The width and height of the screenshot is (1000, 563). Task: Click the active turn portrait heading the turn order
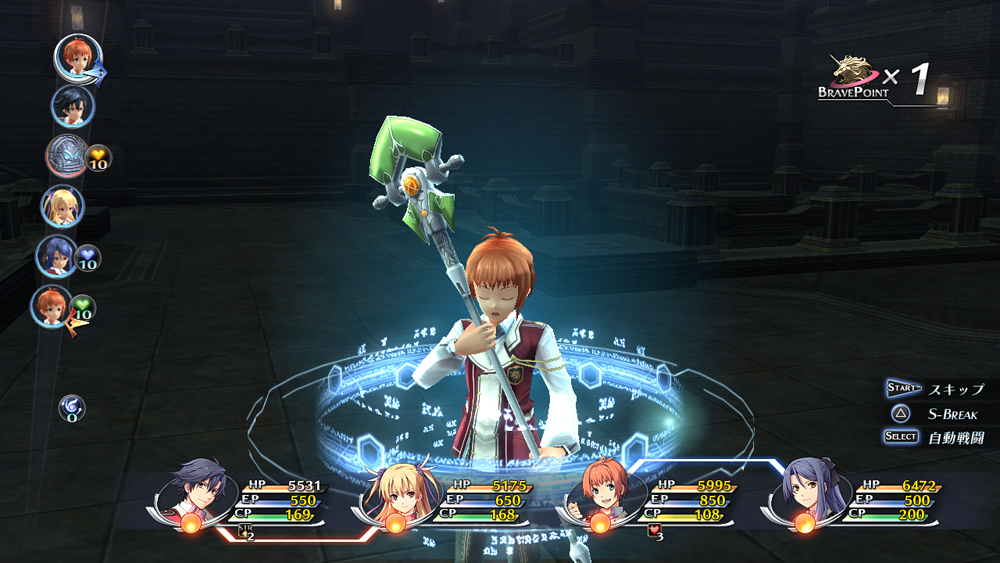[76, 57]
